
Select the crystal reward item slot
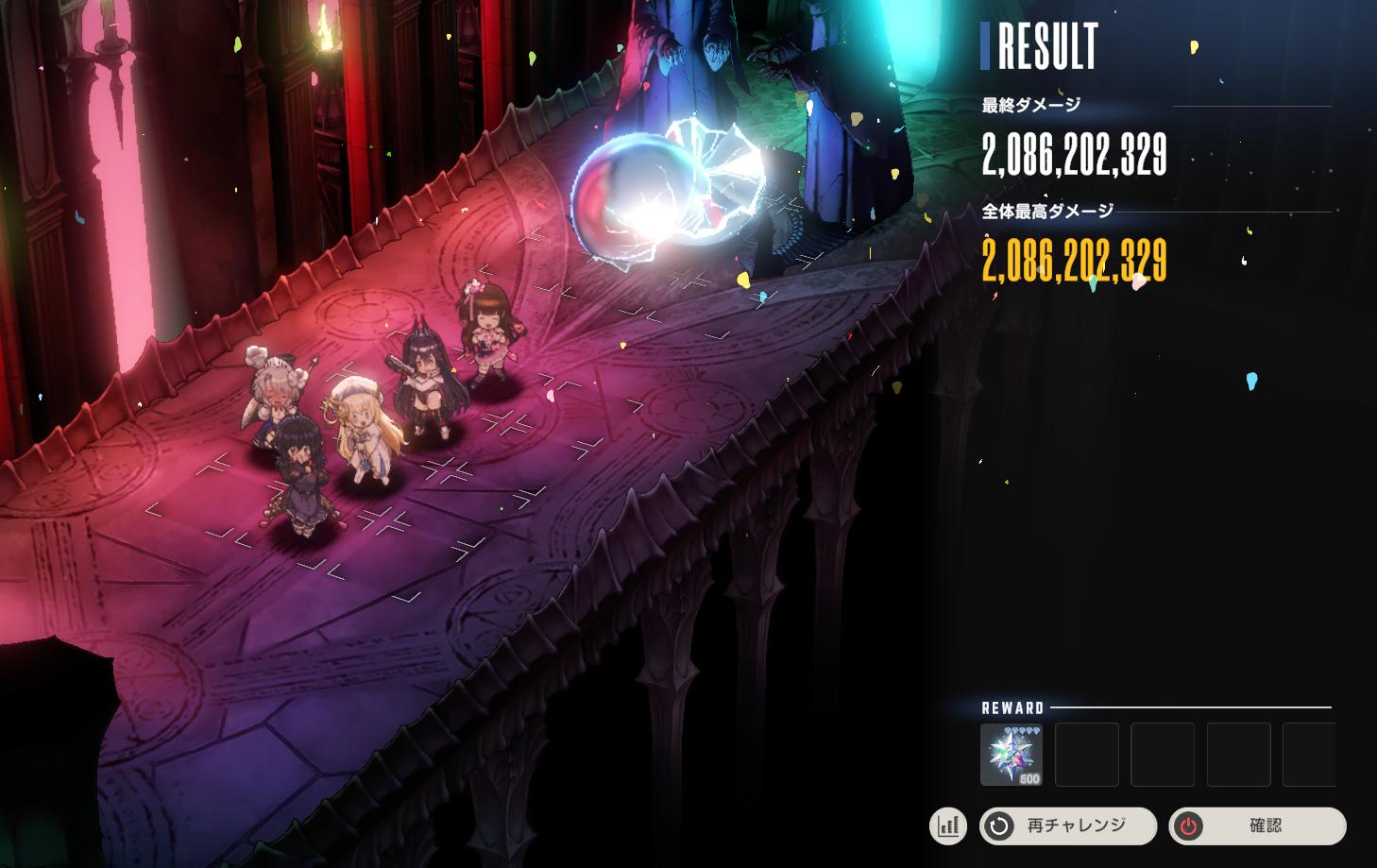point(1011,755)
